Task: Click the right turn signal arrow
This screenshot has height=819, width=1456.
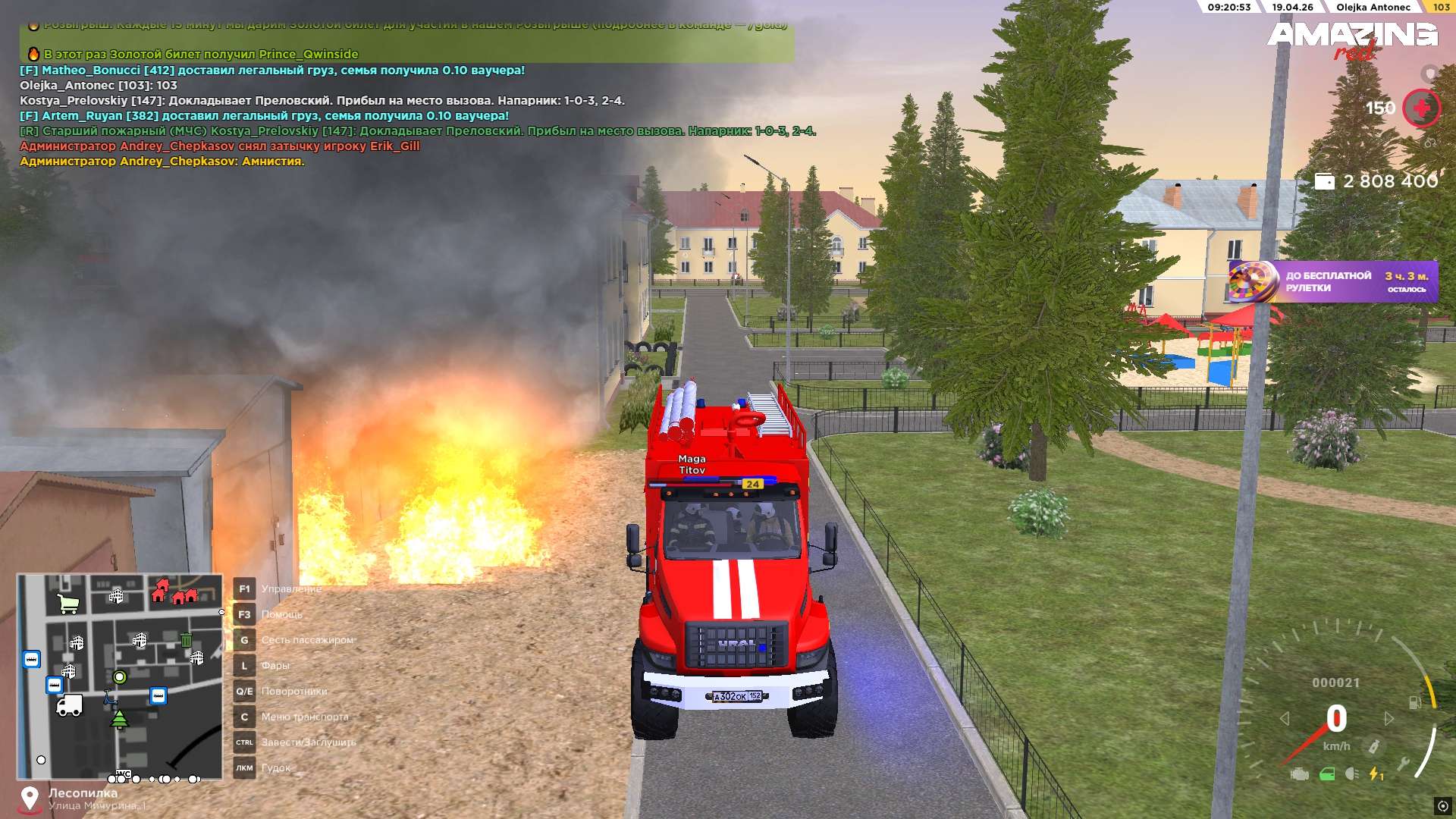Action: (x=1389, y=718)
